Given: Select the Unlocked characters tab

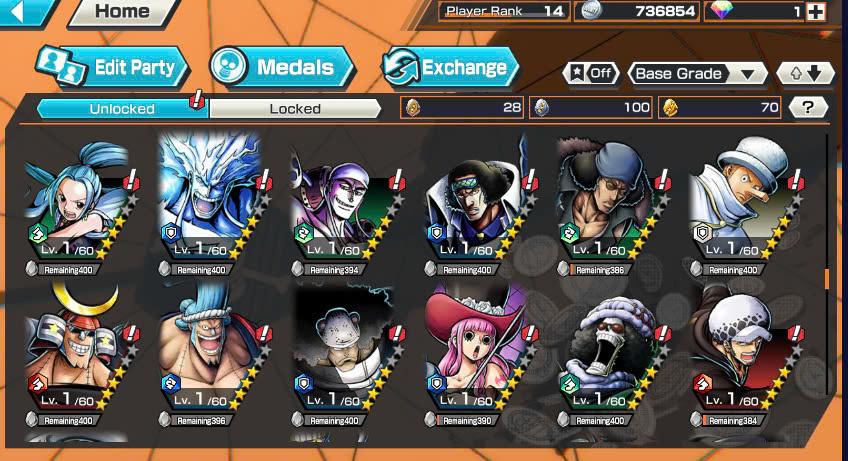Looking at the screenshot, I should point(122,108).
